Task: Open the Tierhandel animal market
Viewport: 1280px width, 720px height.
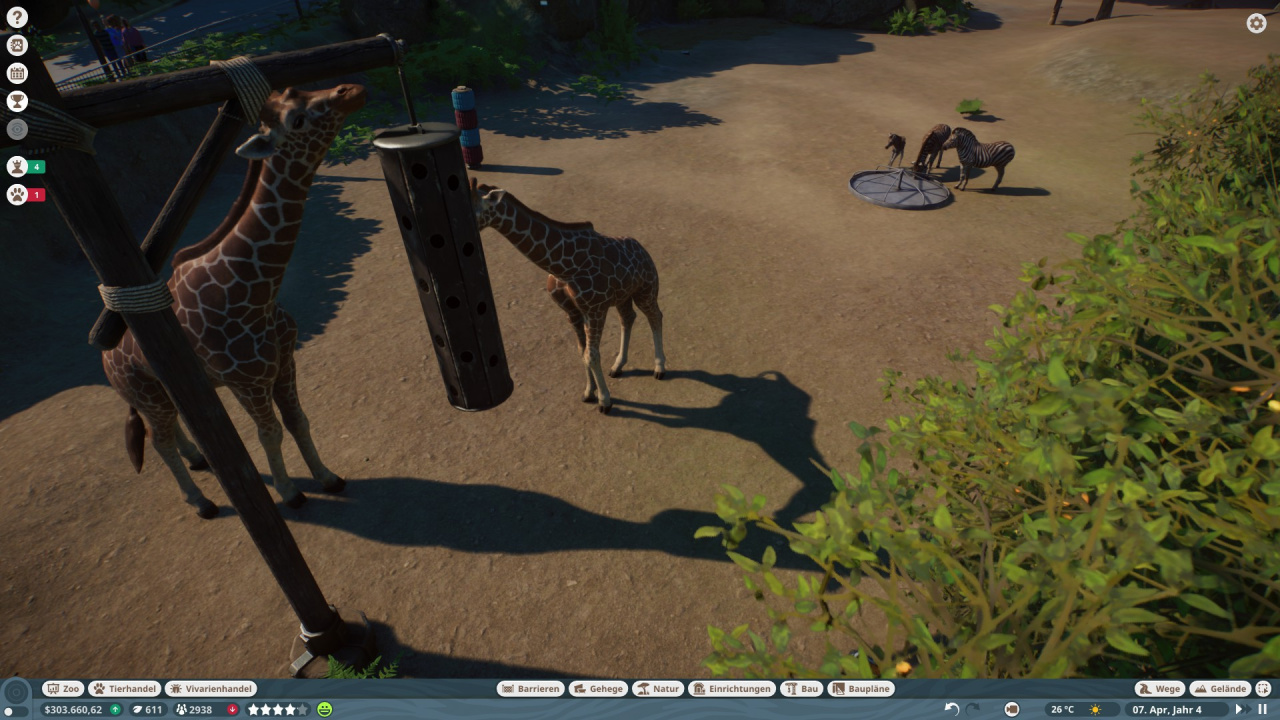Action: click(125, 689)
